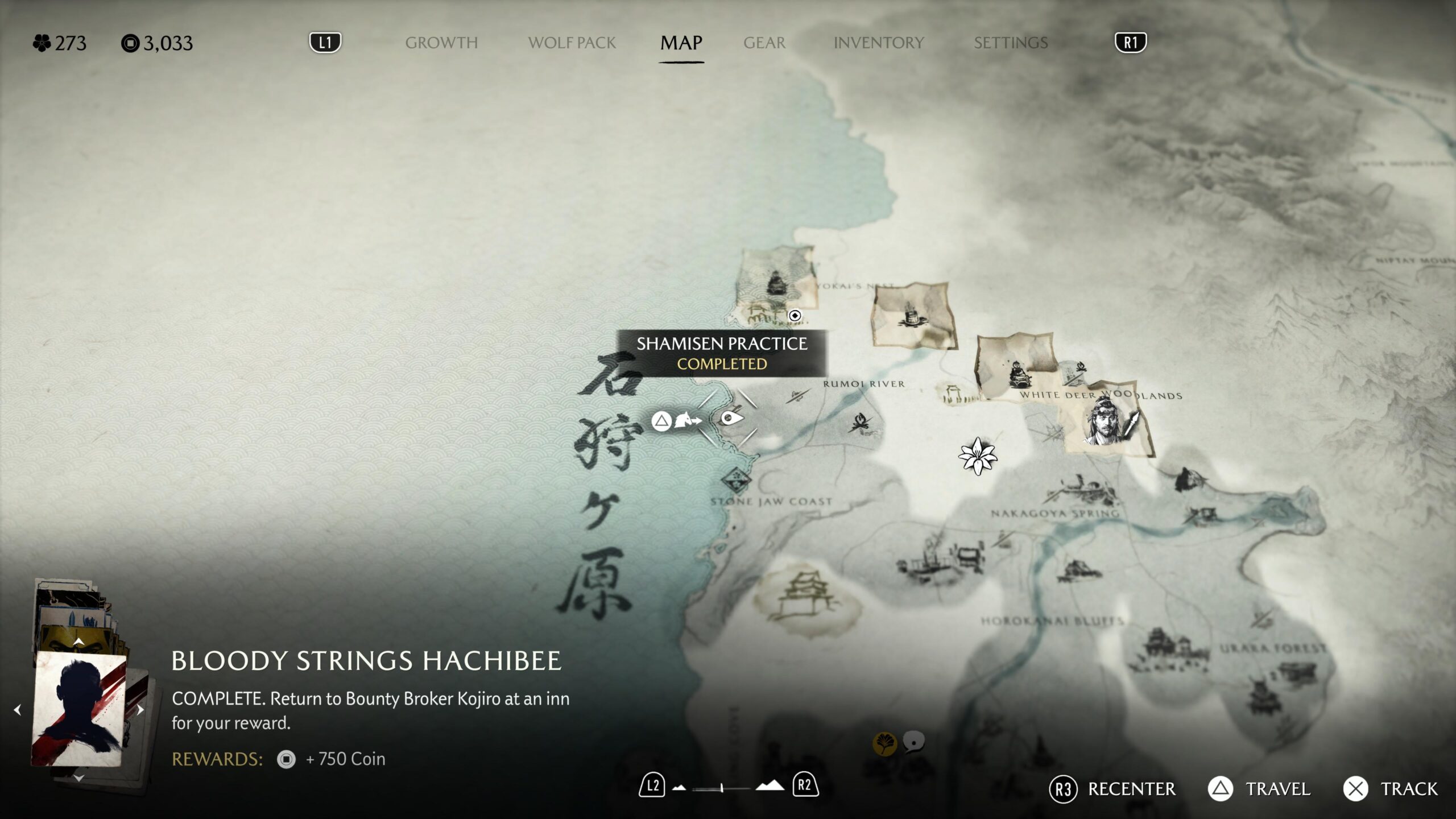Viewport: 1456px width, 819px height.
Task: Select the Nakagoya Spring settlement marker
Action: pos(1081,489)
